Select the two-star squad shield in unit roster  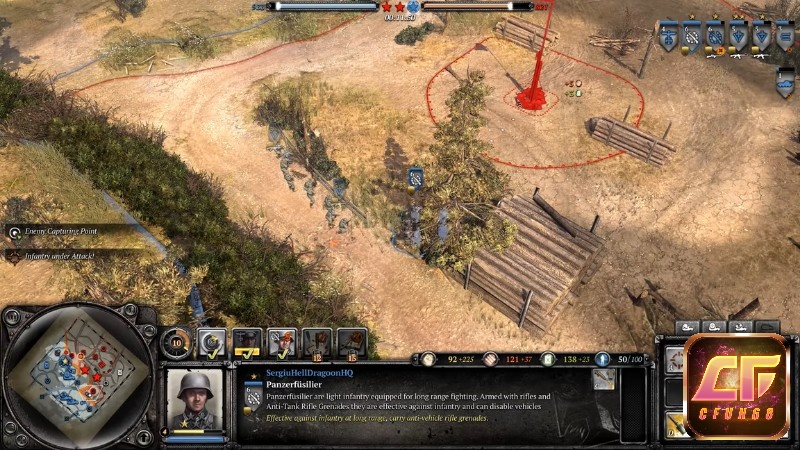pos(739,37)
